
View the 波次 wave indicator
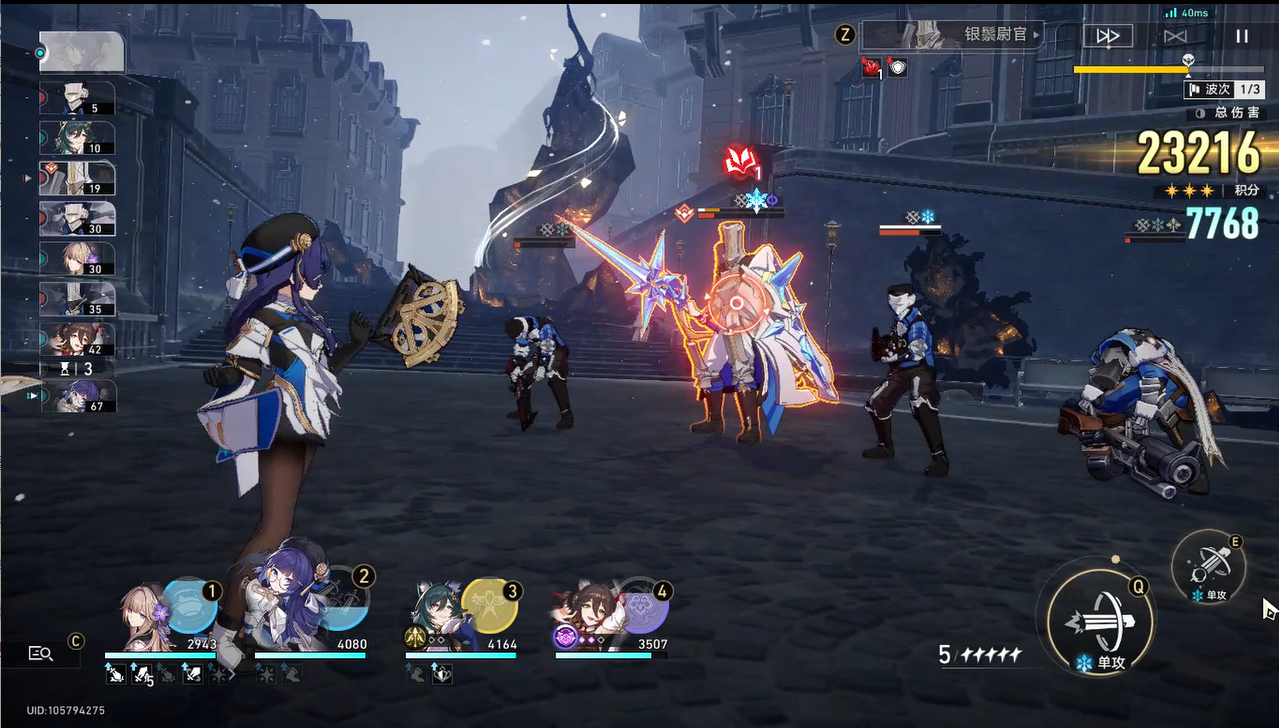(x=1224, y=90)
